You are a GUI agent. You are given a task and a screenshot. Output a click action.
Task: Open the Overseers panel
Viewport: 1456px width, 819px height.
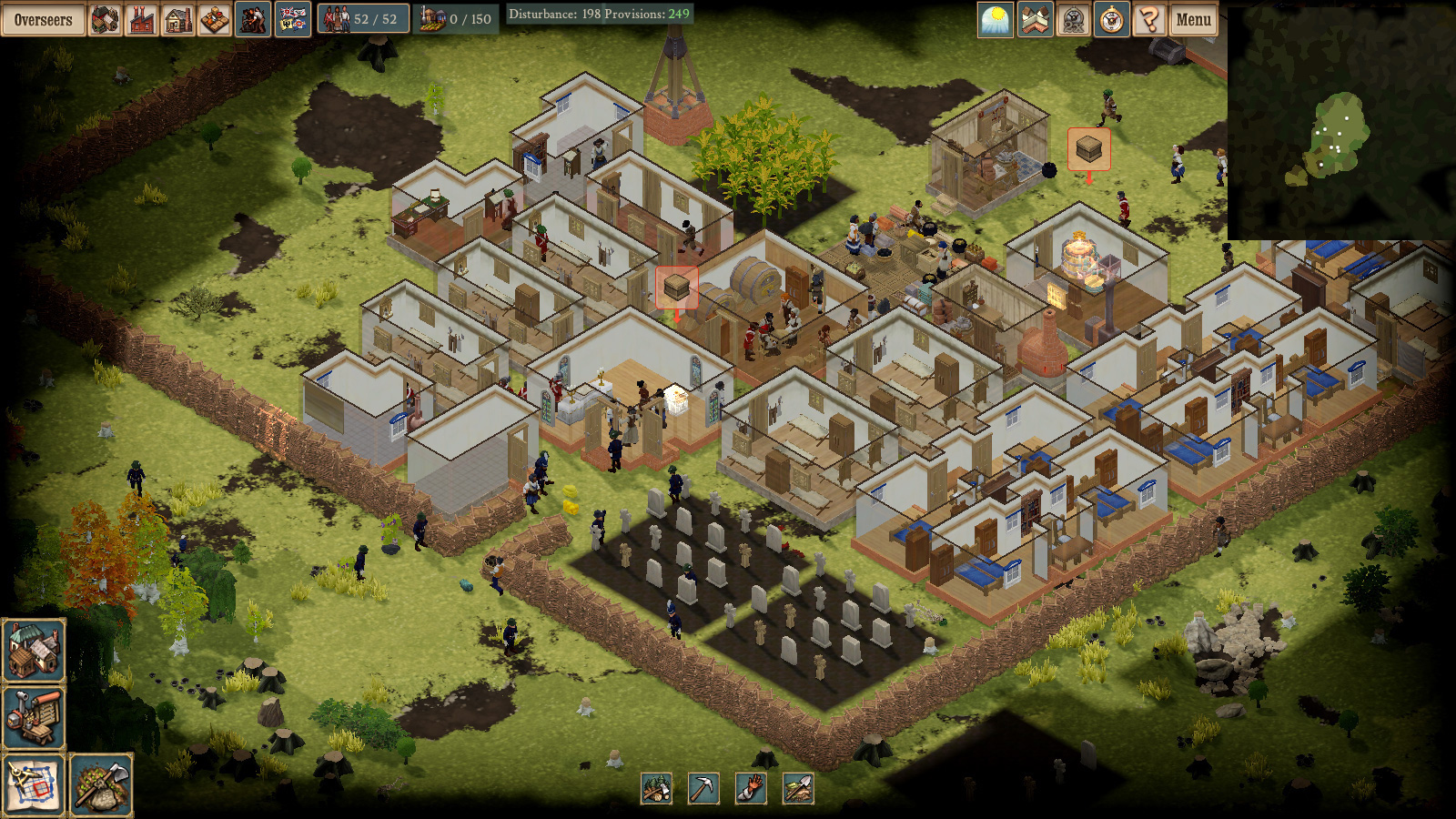point(43,19)
